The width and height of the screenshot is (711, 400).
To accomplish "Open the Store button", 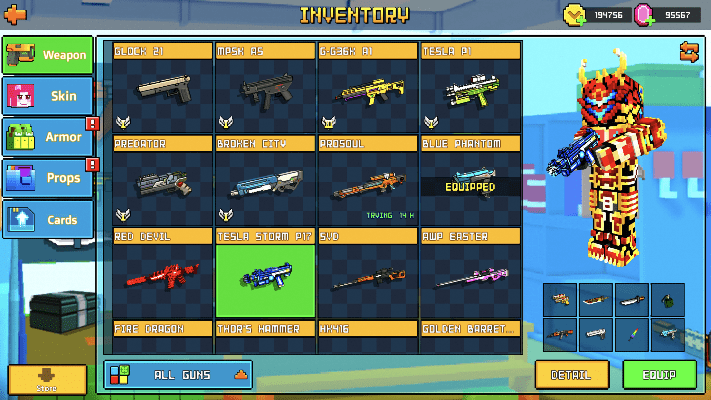I will 47,379.
